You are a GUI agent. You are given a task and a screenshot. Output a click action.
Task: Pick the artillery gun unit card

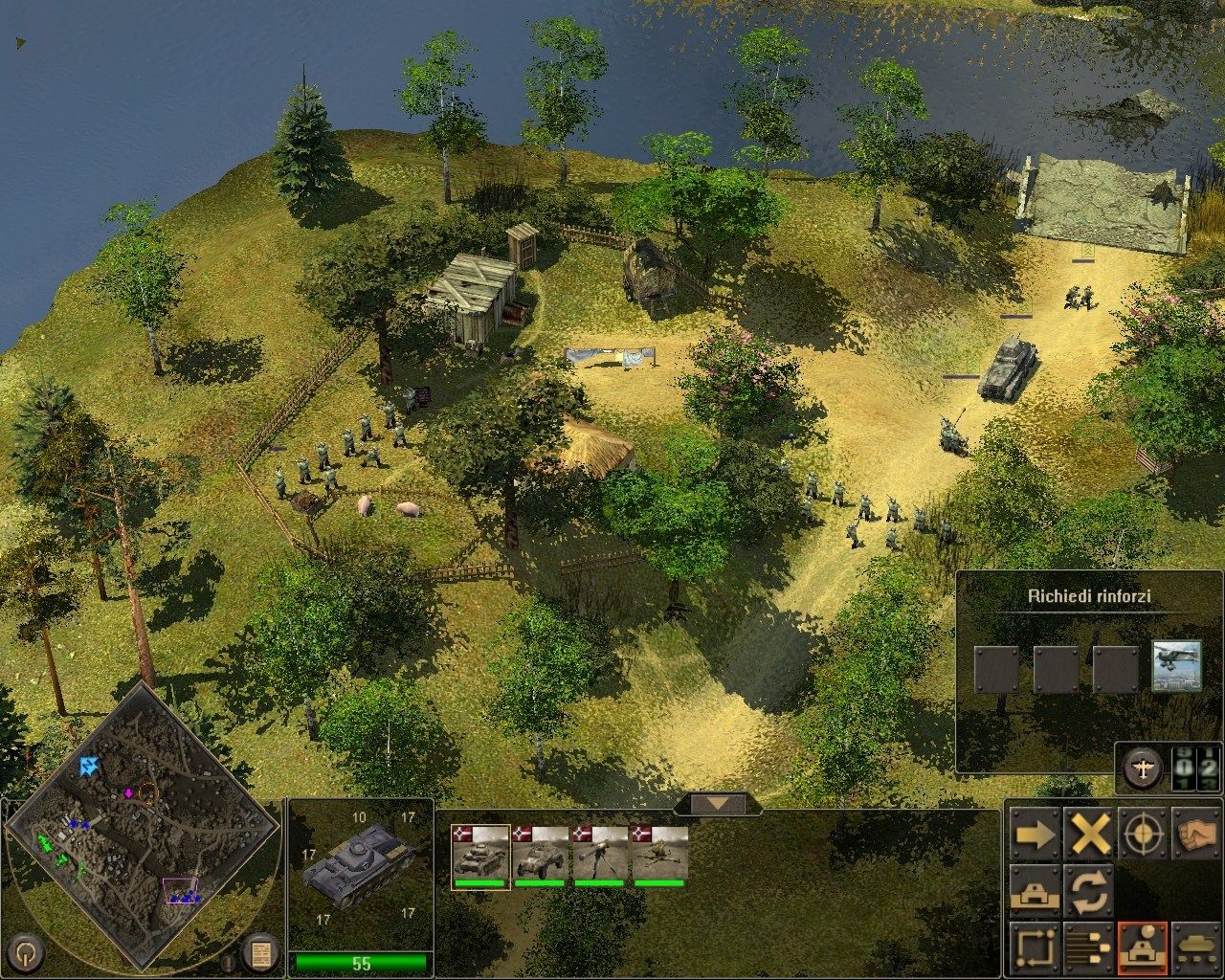click(x=660, y=857)
